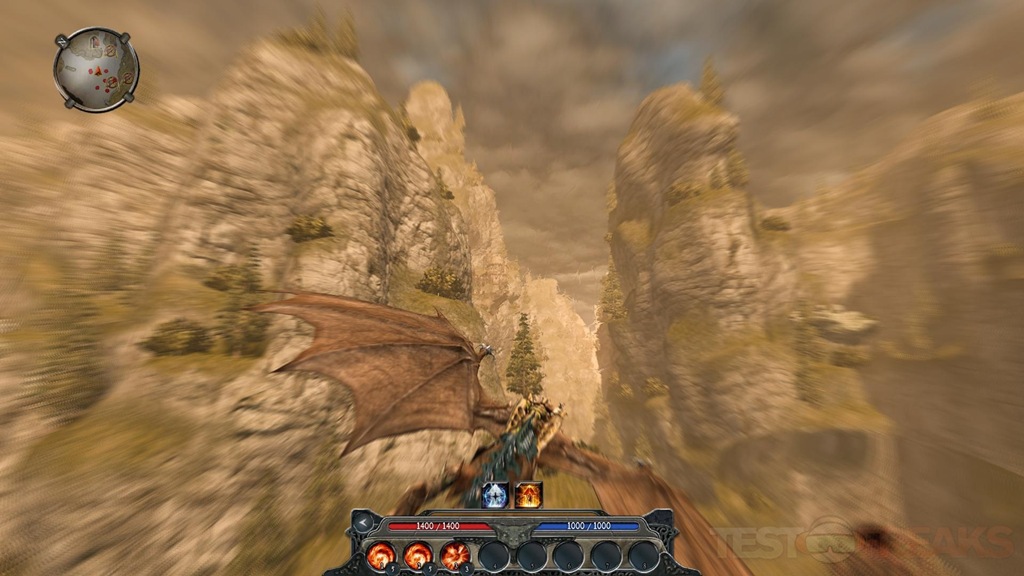Screen dimensions: 1024x576
Task: Activate the fire burst skill with the 3 badge
Action: [x=455, y=555]
